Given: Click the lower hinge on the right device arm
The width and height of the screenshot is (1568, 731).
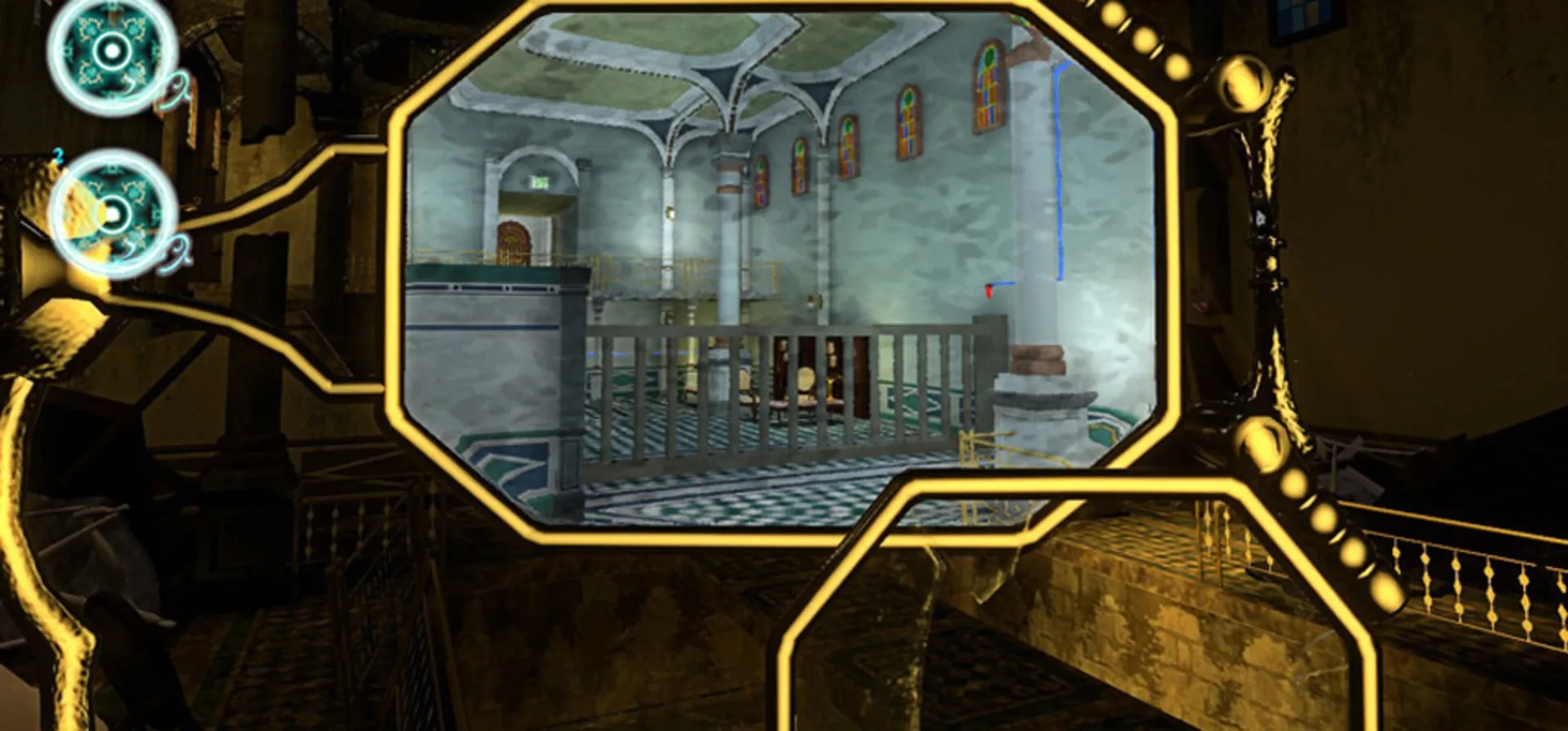Looking at the screenshot, I should [1262, 445].
